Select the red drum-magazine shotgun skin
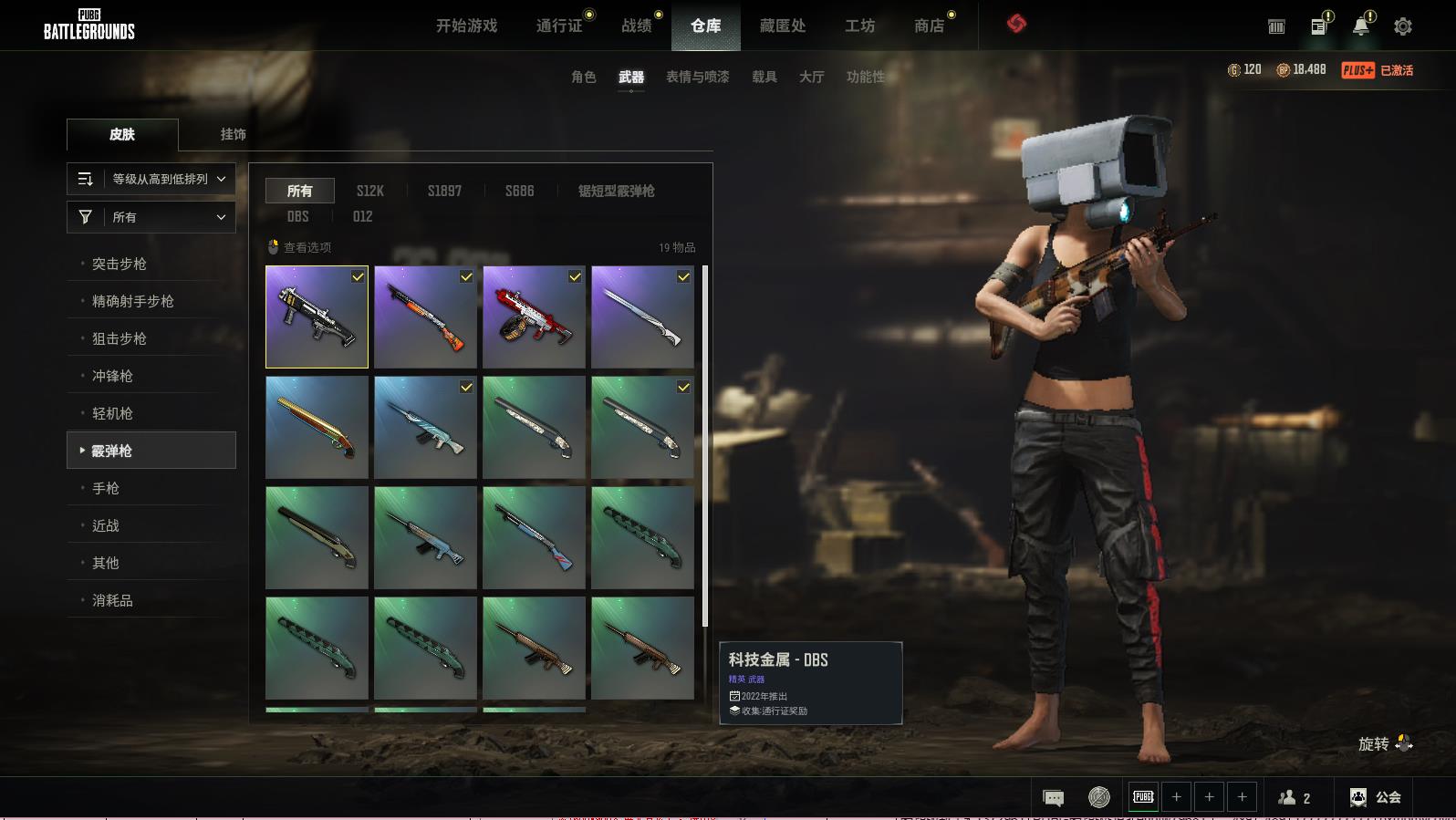The height and width of the screenshot is (820, 1456). pos(534,317)
